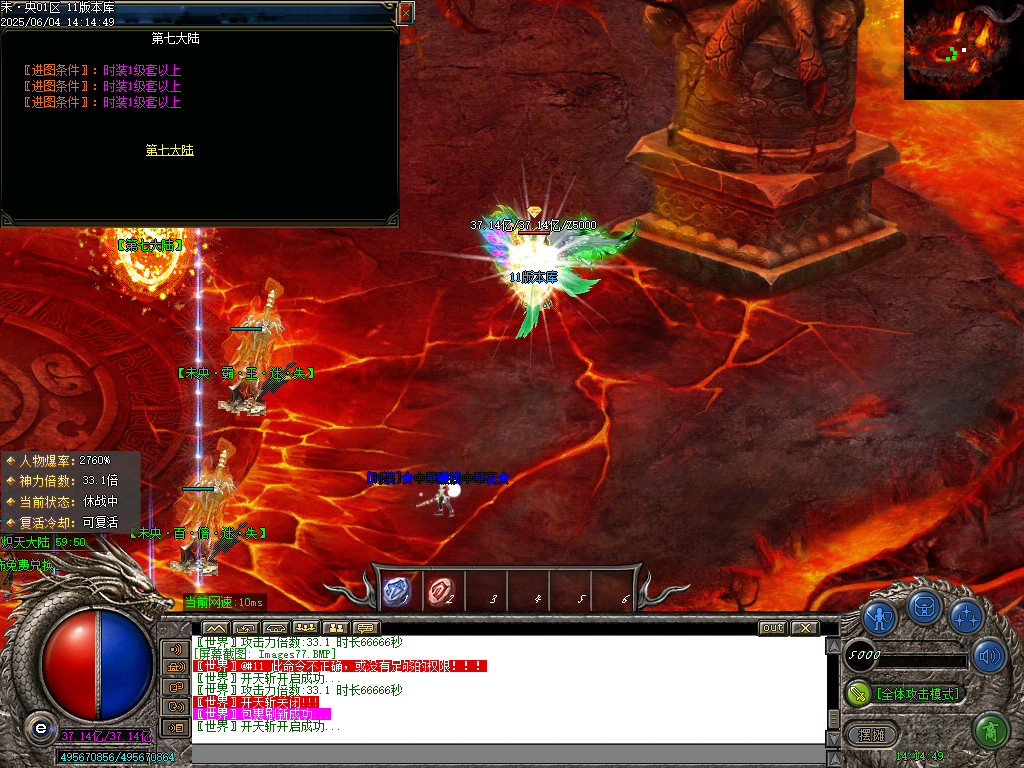Open the bag icon with the chest
The image size is (1024, 768).
923,606
